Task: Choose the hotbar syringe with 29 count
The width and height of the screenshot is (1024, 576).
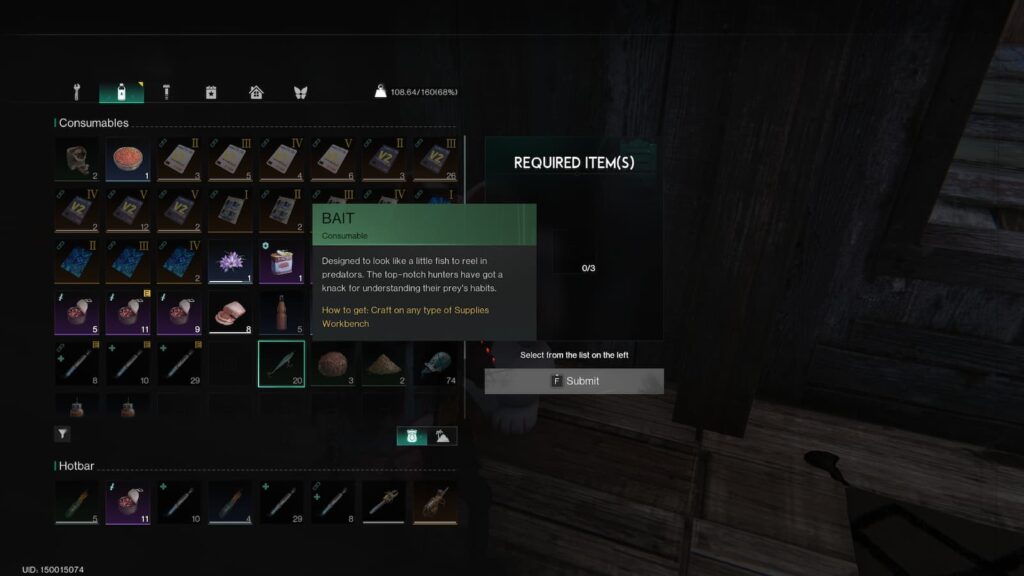Action: tap(281, 503)
